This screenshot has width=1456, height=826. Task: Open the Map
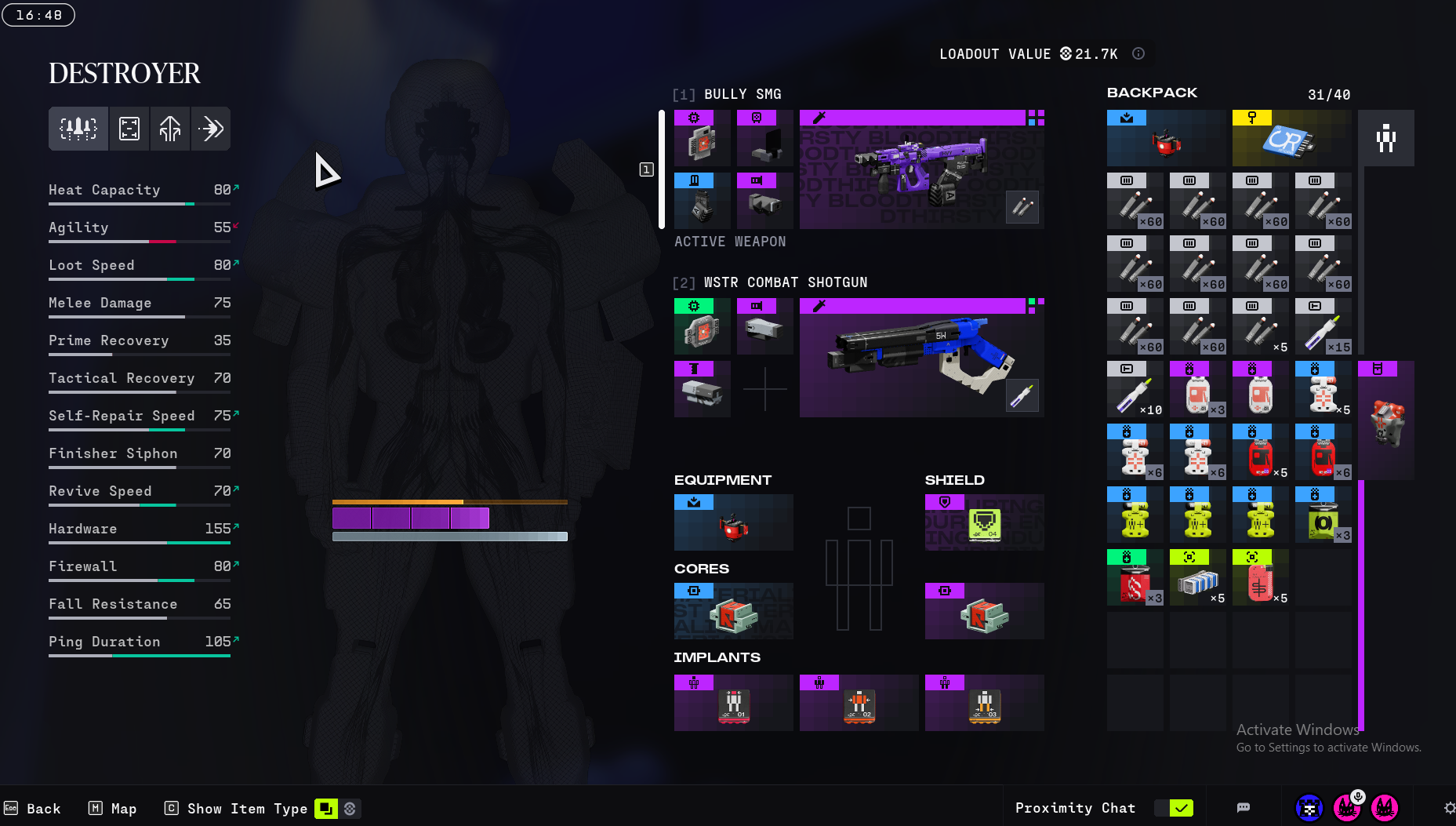pos(113,809)
